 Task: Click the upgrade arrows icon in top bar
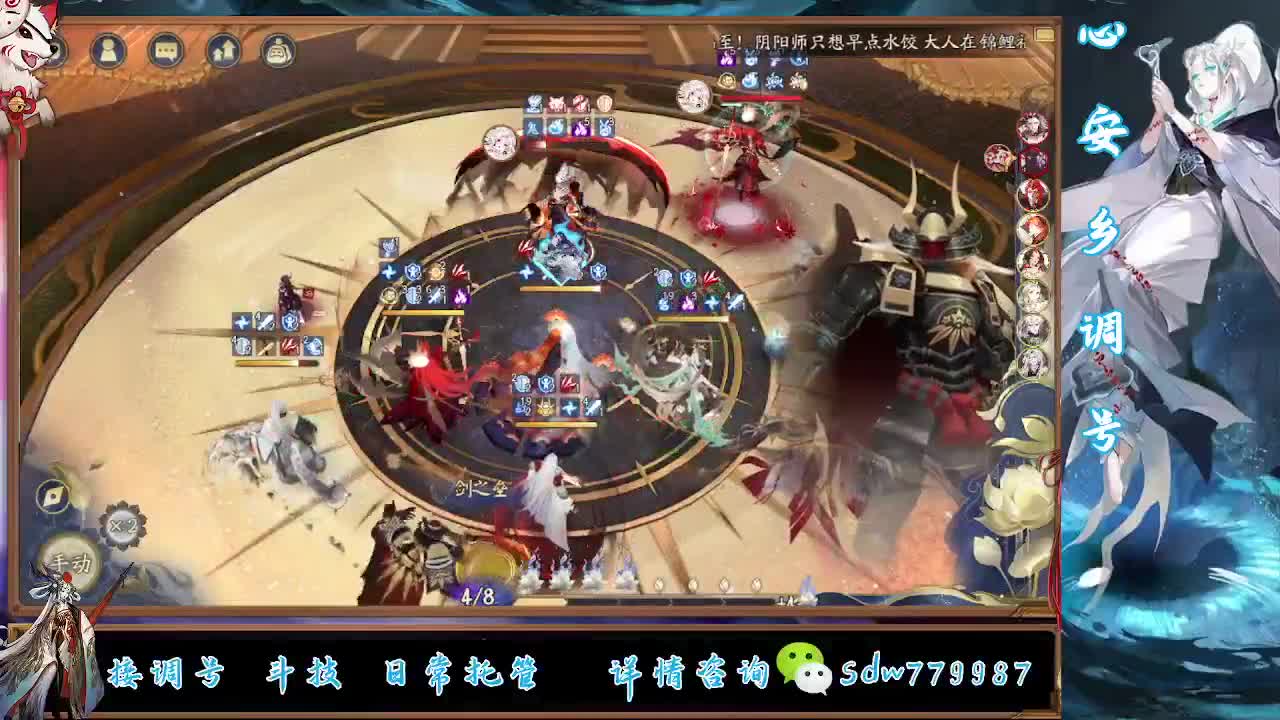point(222,50)
